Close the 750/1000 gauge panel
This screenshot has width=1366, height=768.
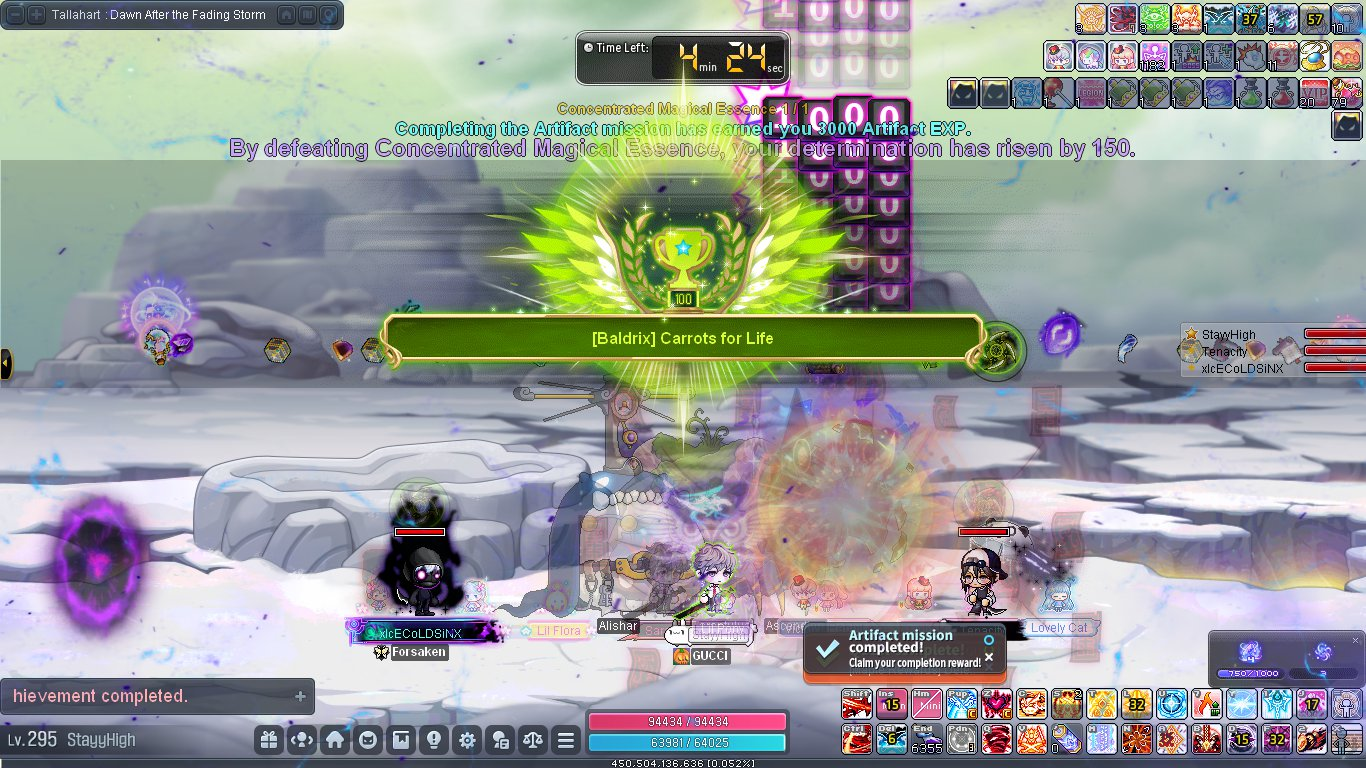coord(1356,640)
